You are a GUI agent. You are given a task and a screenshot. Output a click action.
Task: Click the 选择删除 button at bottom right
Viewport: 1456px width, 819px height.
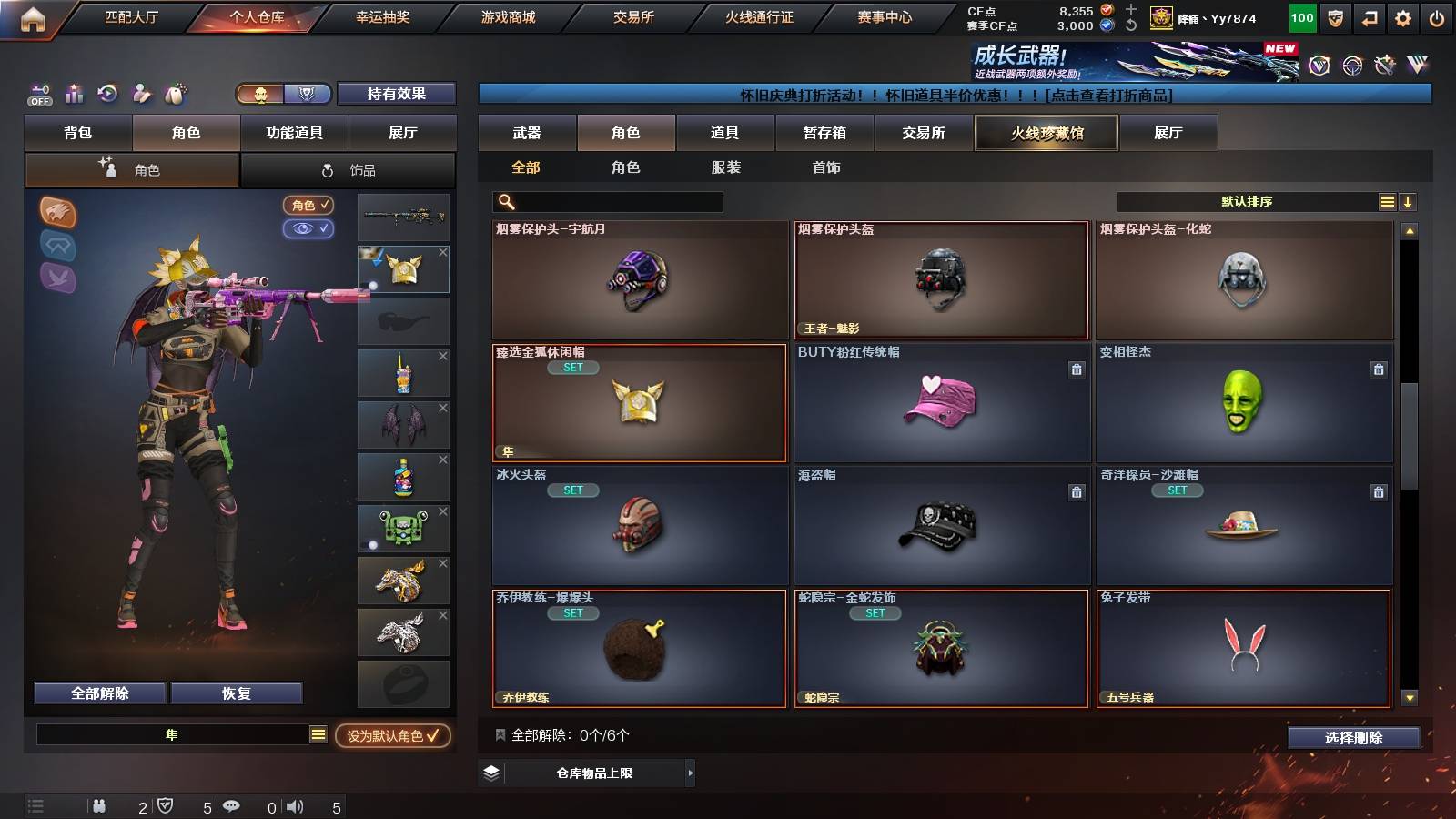click(x=1353, y=738)
